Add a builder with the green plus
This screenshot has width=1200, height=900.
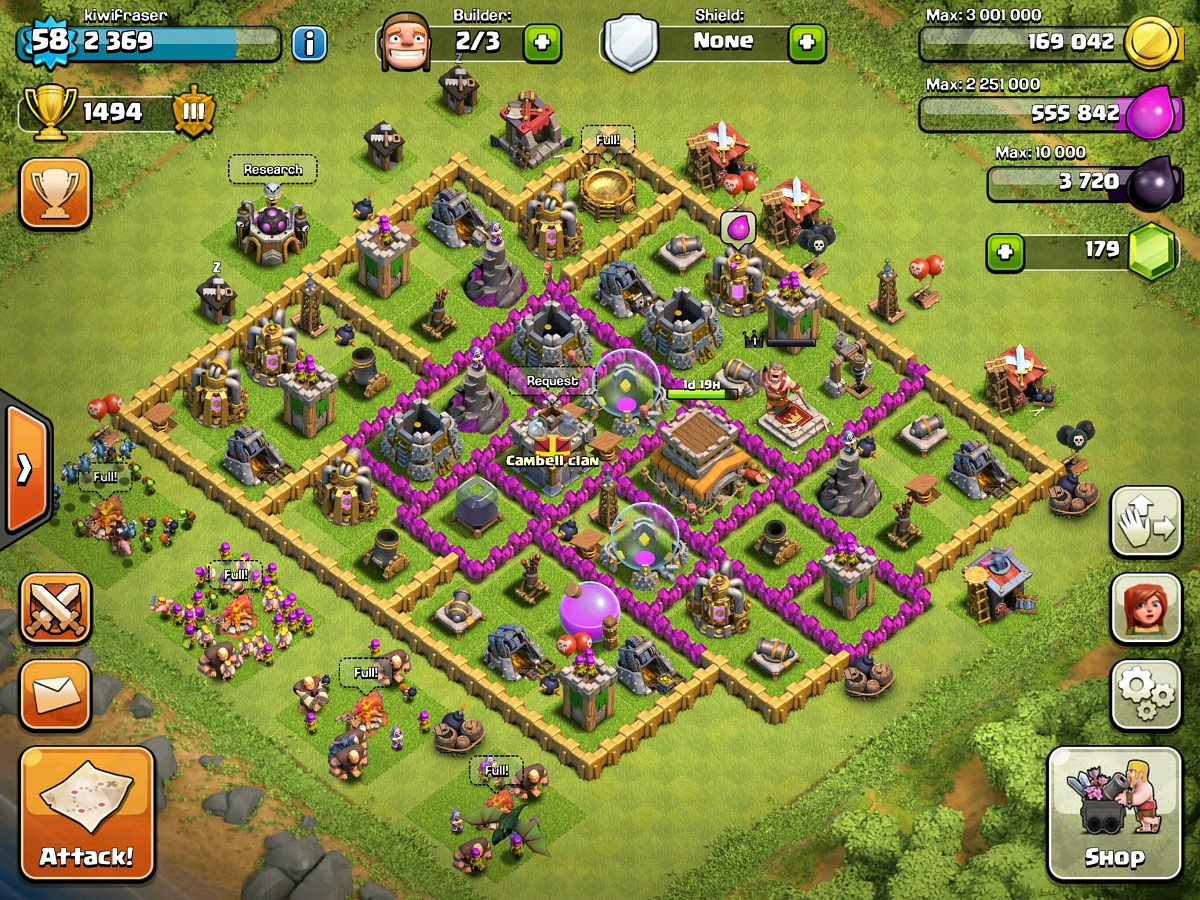click(x=542, y=43)
